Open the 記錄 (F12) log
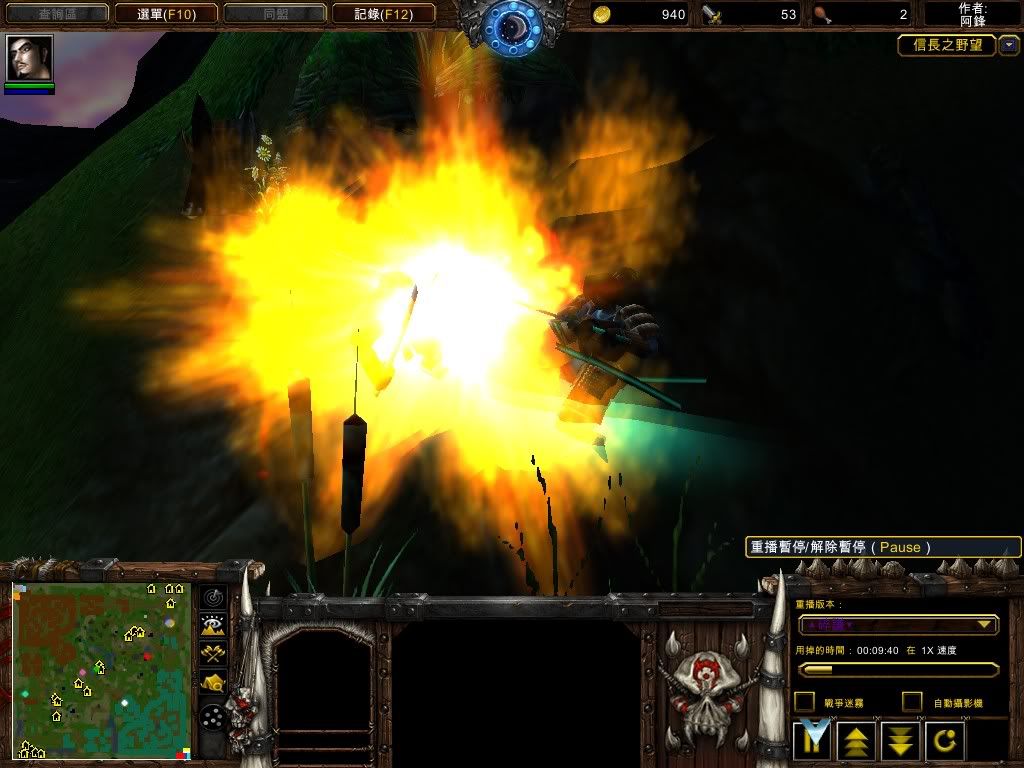 (x=383, y=14)
